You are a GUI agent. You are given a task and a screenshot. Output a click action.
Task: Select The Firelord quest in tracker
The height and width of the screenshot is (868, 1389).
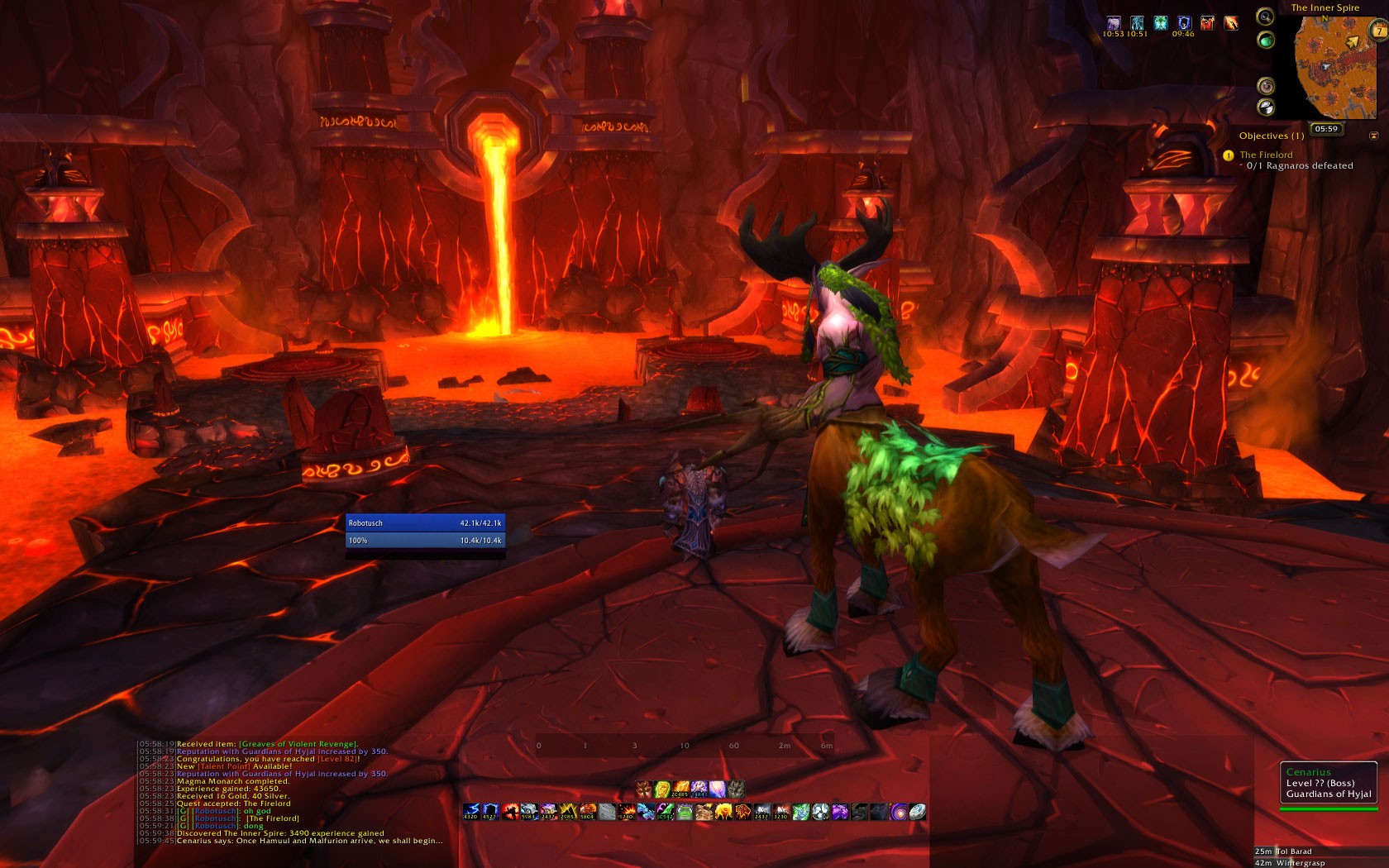(x=1266, y=155)
